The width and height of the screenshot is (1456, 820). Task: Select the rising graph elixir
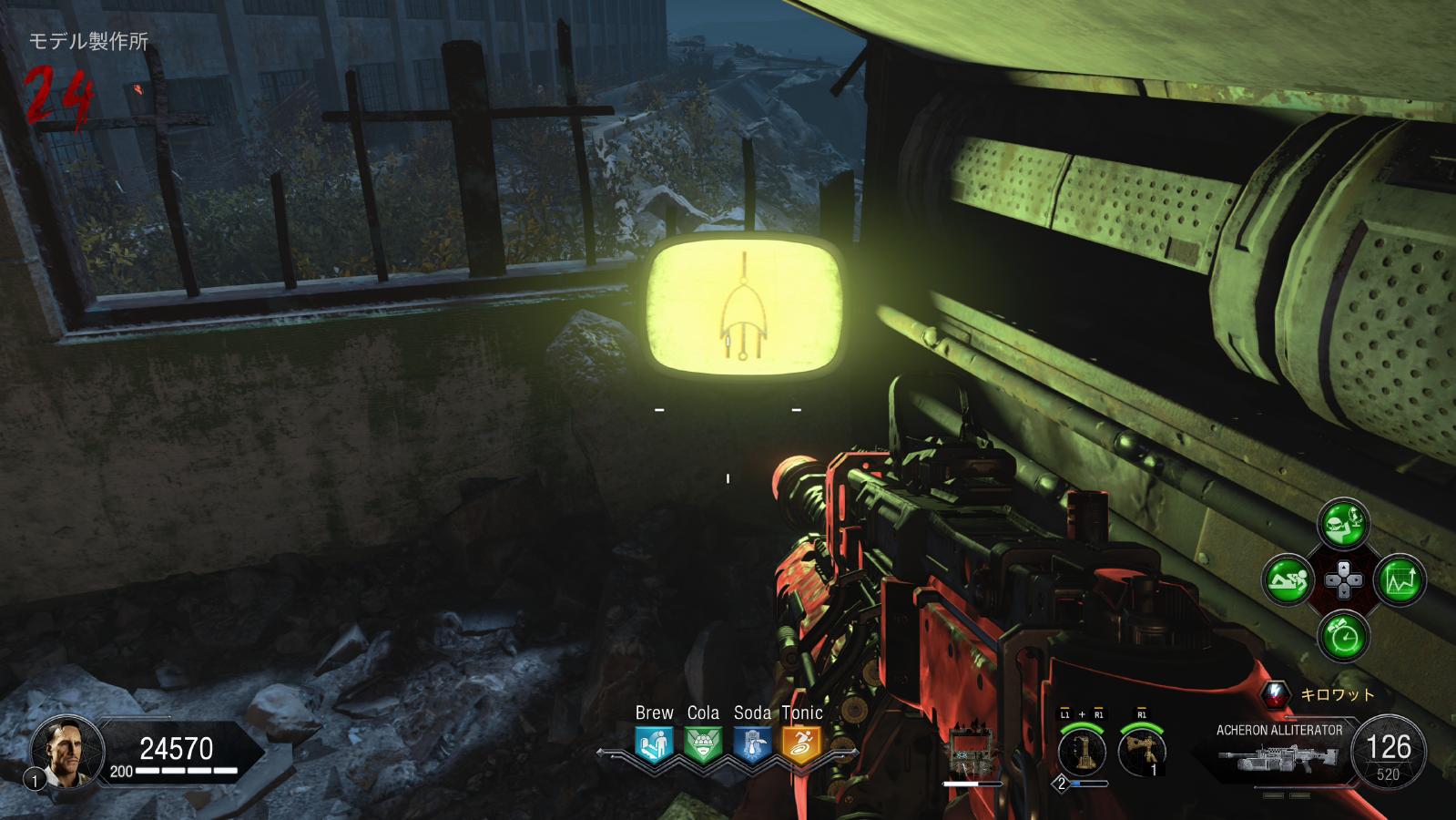1400,579
